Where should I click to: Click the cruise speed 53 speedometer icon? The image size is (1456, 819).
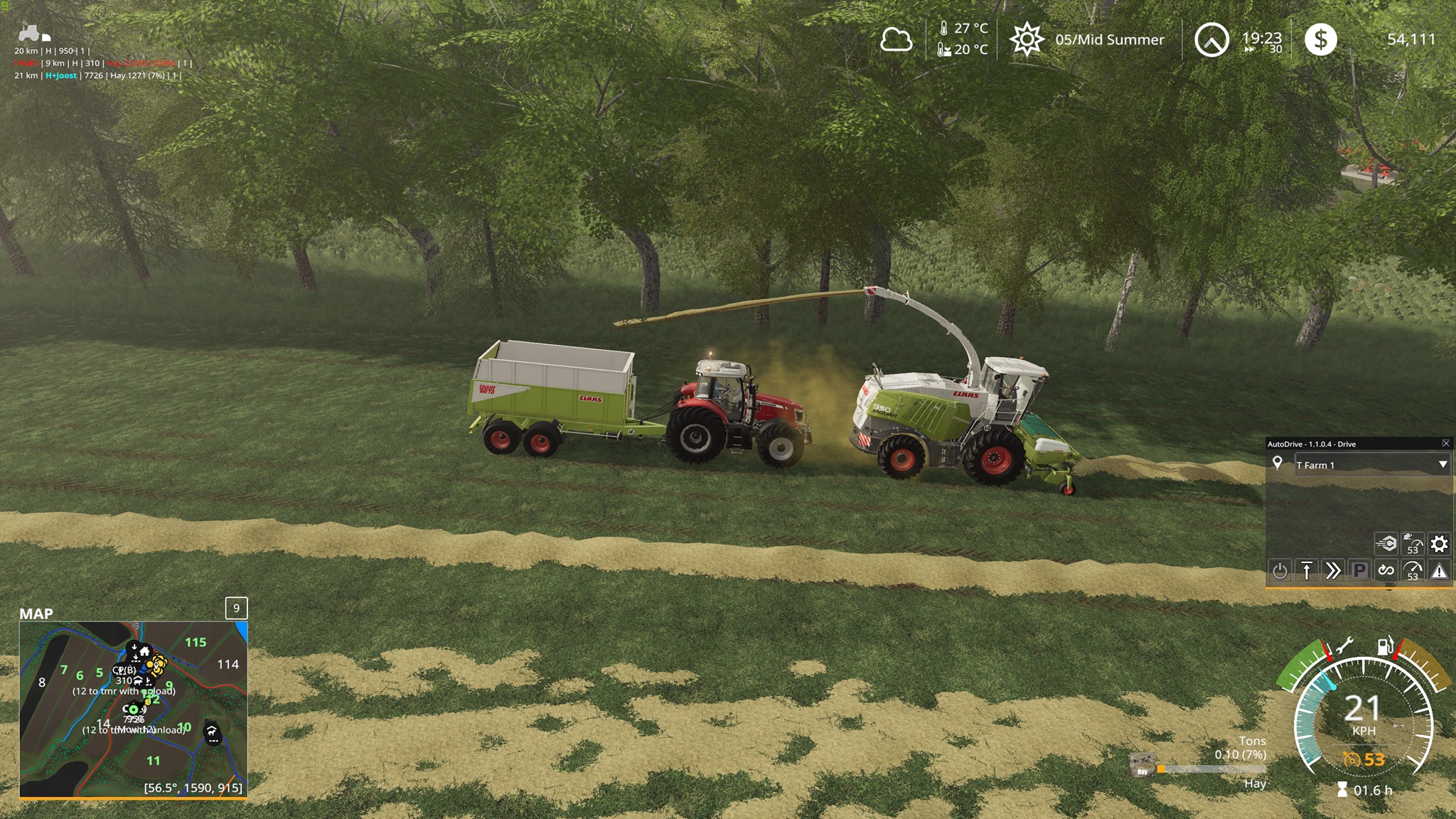point(1413,569)
